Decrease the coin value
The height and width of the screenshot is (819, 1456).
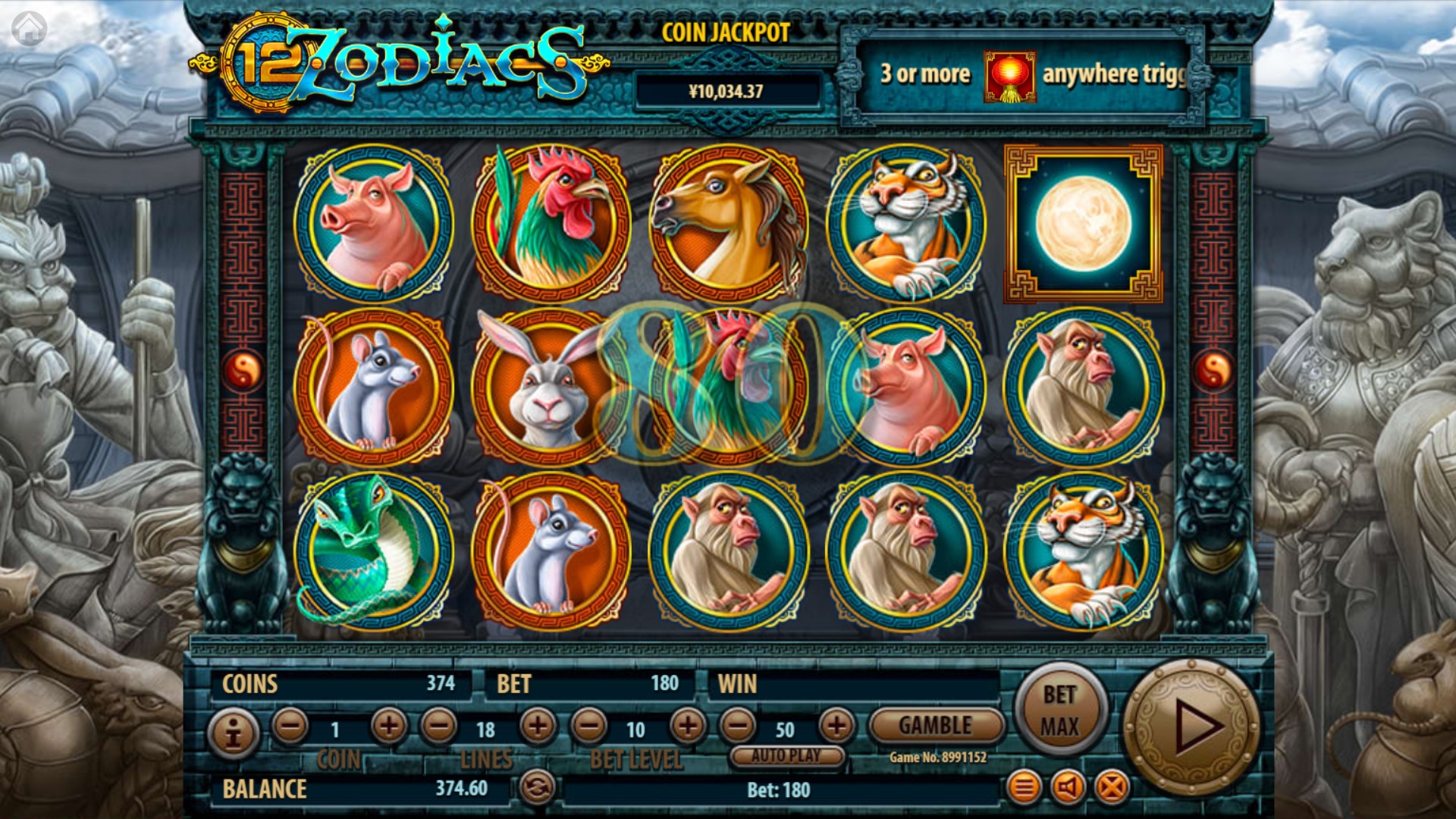[290, 726]
